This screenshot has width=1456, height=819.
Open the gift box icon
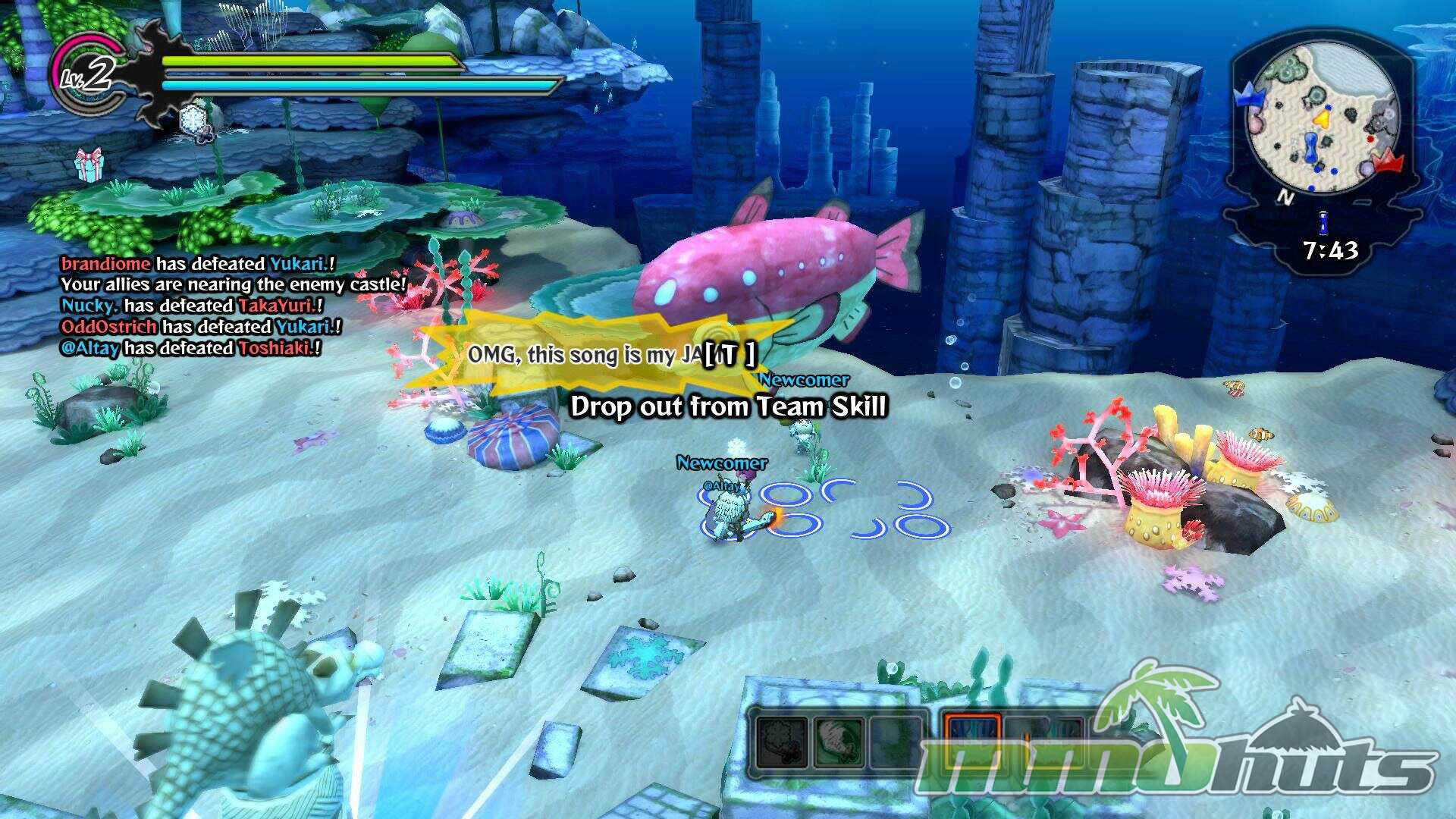click(x=89, y=165)
